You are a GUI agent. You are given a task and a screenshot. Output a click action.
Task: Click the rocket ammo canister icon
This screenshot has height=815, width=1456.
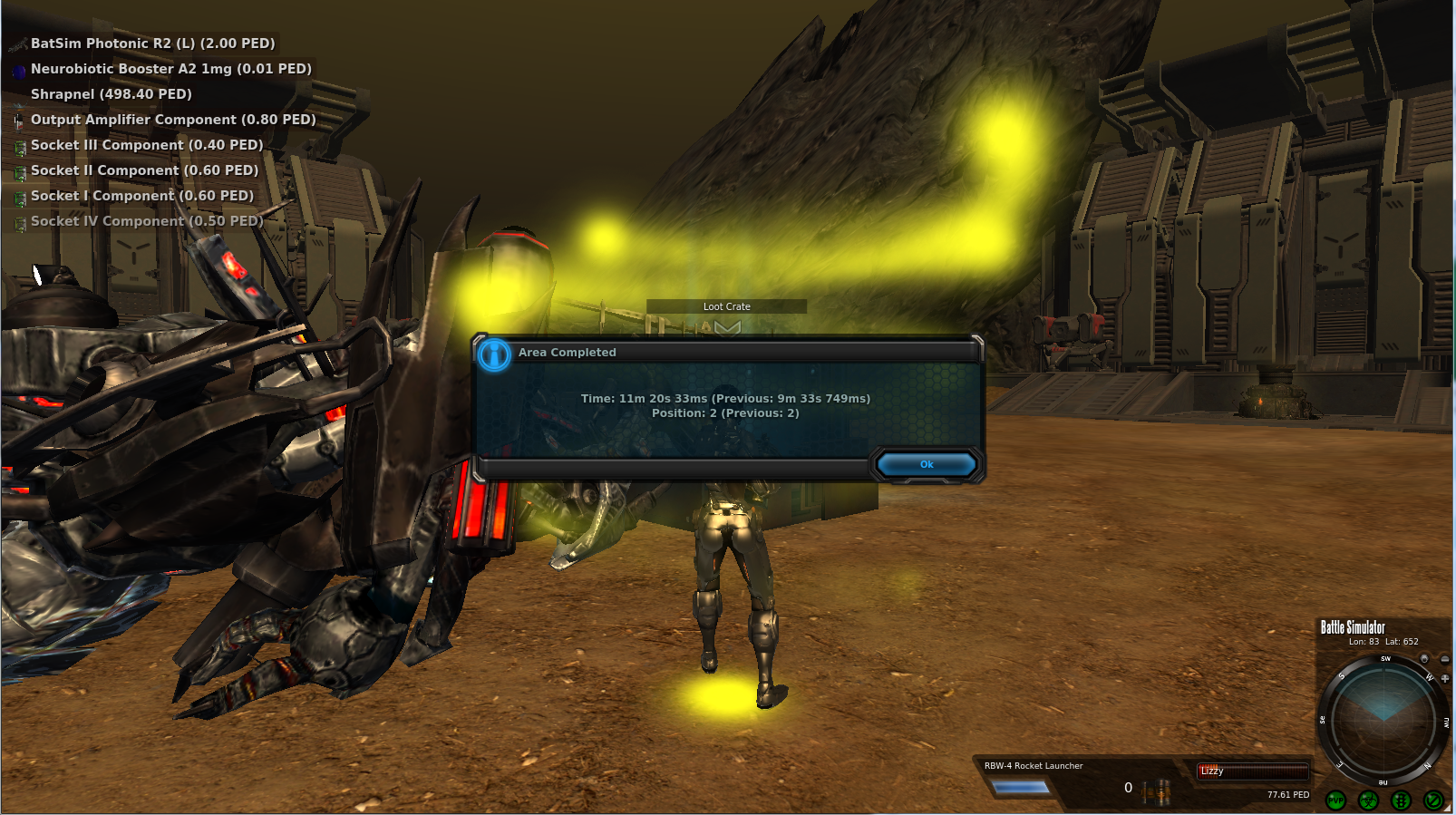pos(1157,792)
